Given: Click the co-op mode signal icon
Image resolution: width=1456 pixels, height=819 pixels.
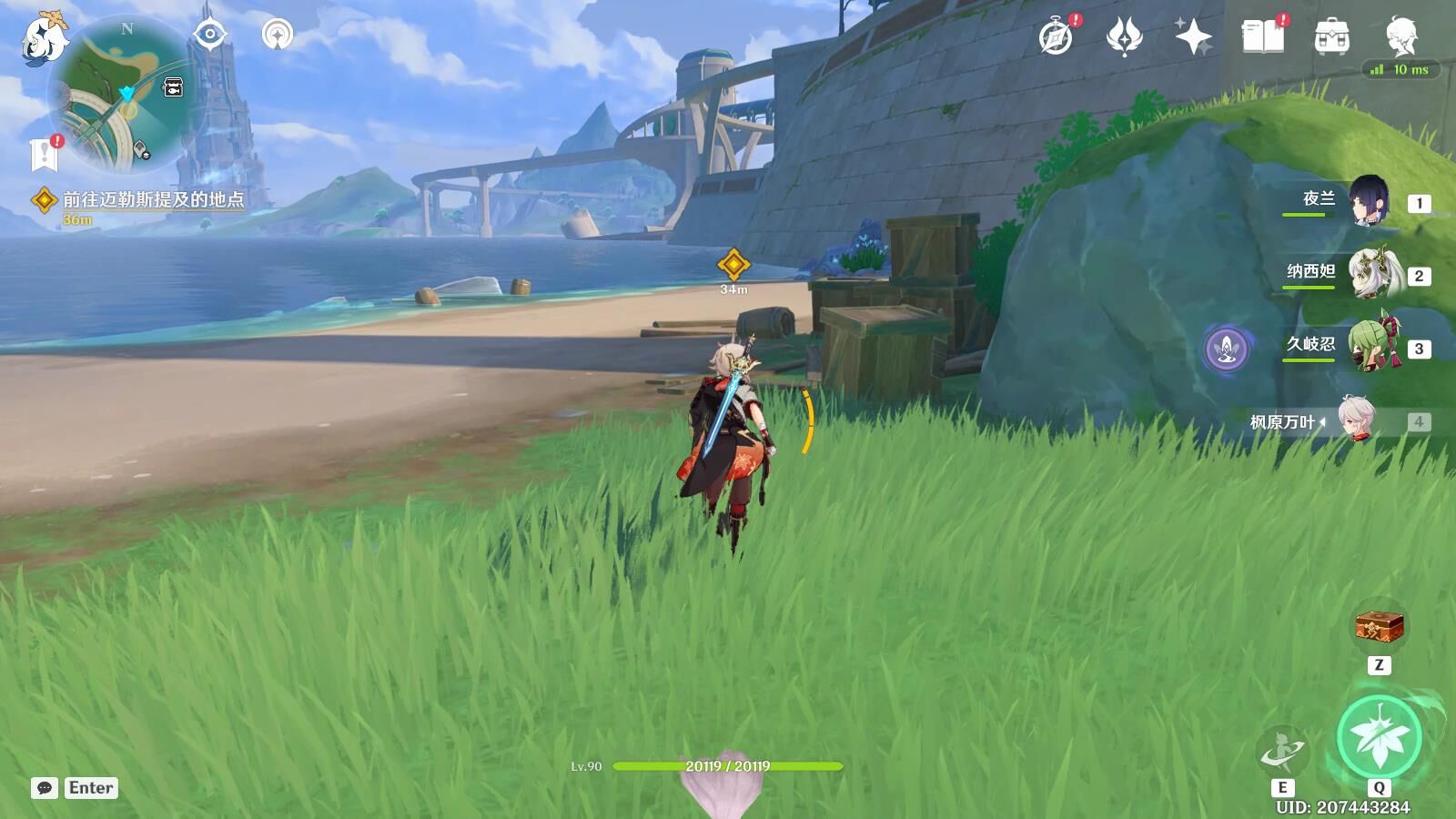Looking at the screenshot, I should [278, 35].
